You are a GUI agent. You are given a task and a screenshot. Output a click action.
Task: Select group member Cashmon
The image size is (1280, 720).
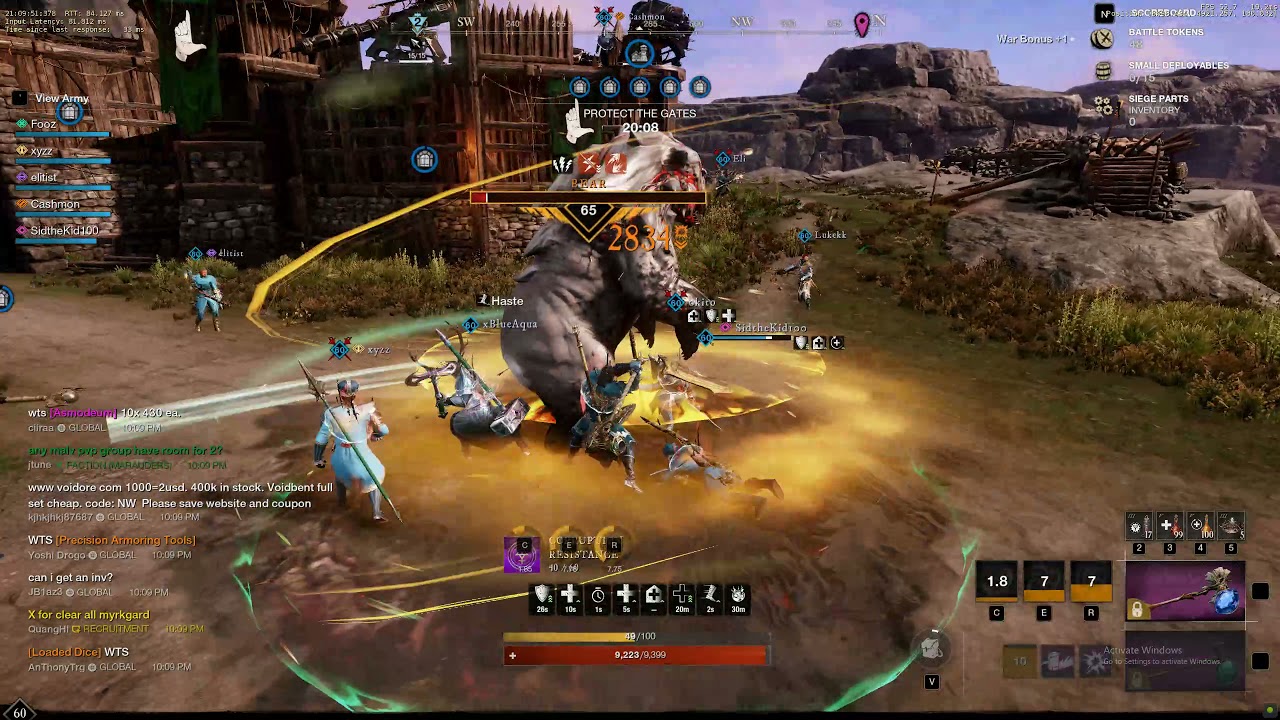click(x=54, y=204)
